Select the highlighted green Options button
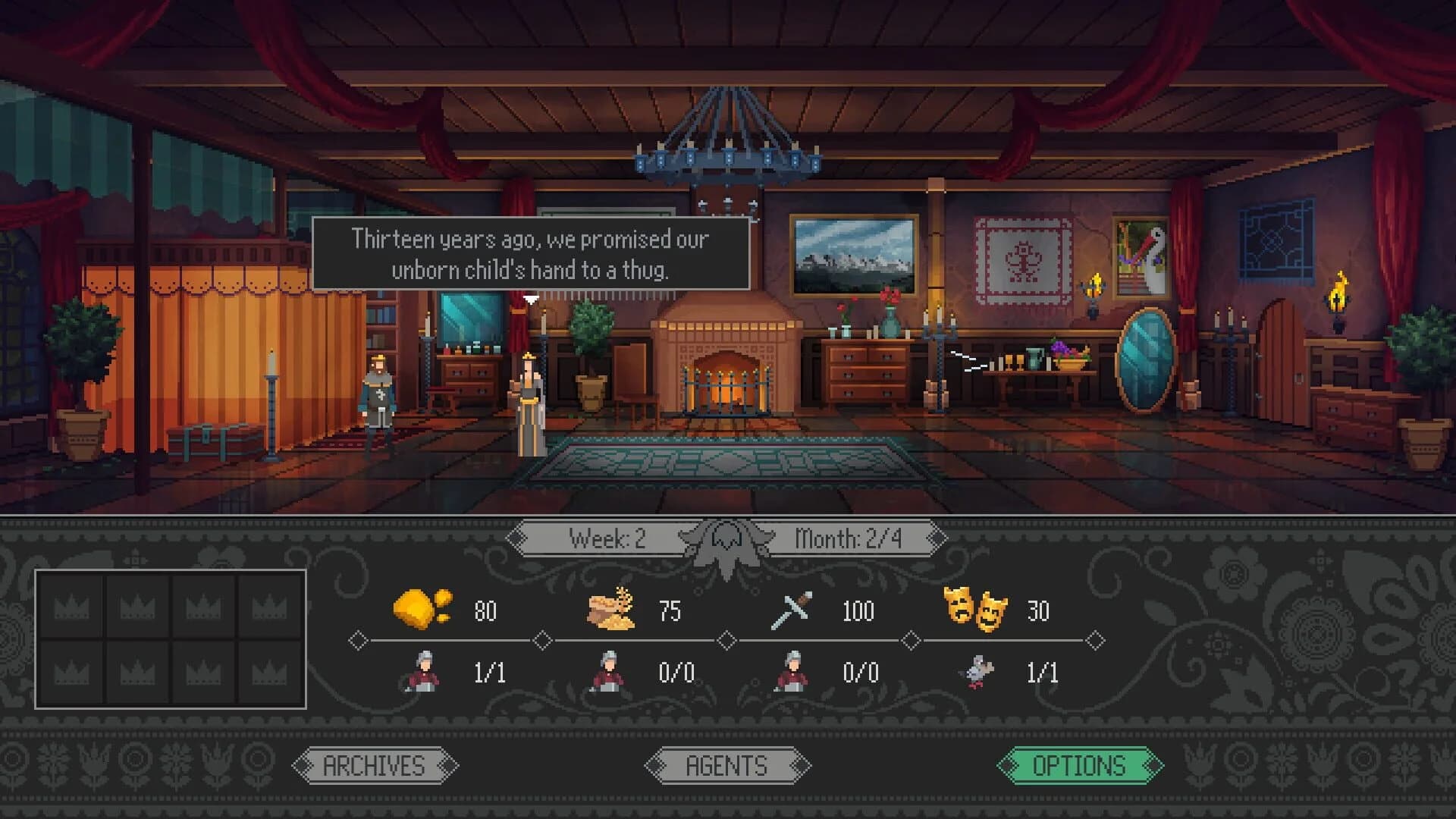Image resolution: width=1456 pixels, height=819 pixels. (1082, 765)
